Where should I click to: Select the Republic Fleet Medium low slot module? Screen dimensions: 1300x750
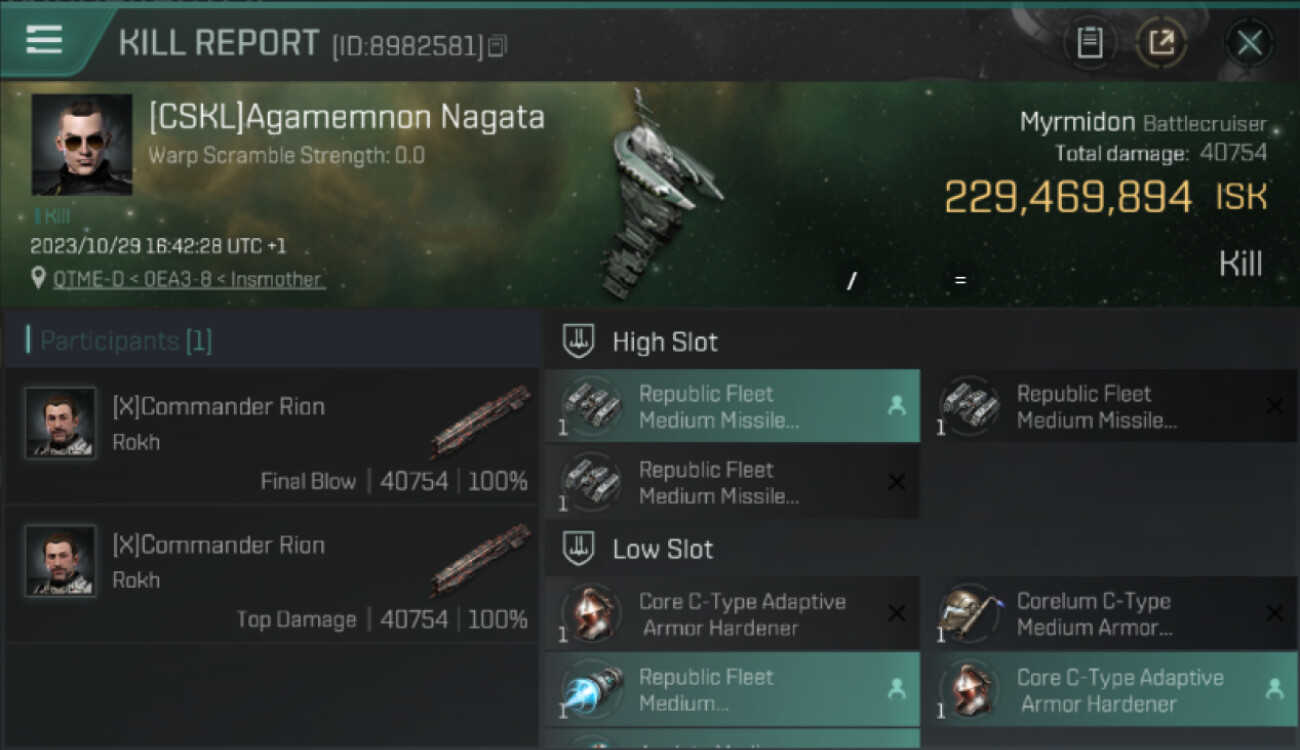click(732, 690)
